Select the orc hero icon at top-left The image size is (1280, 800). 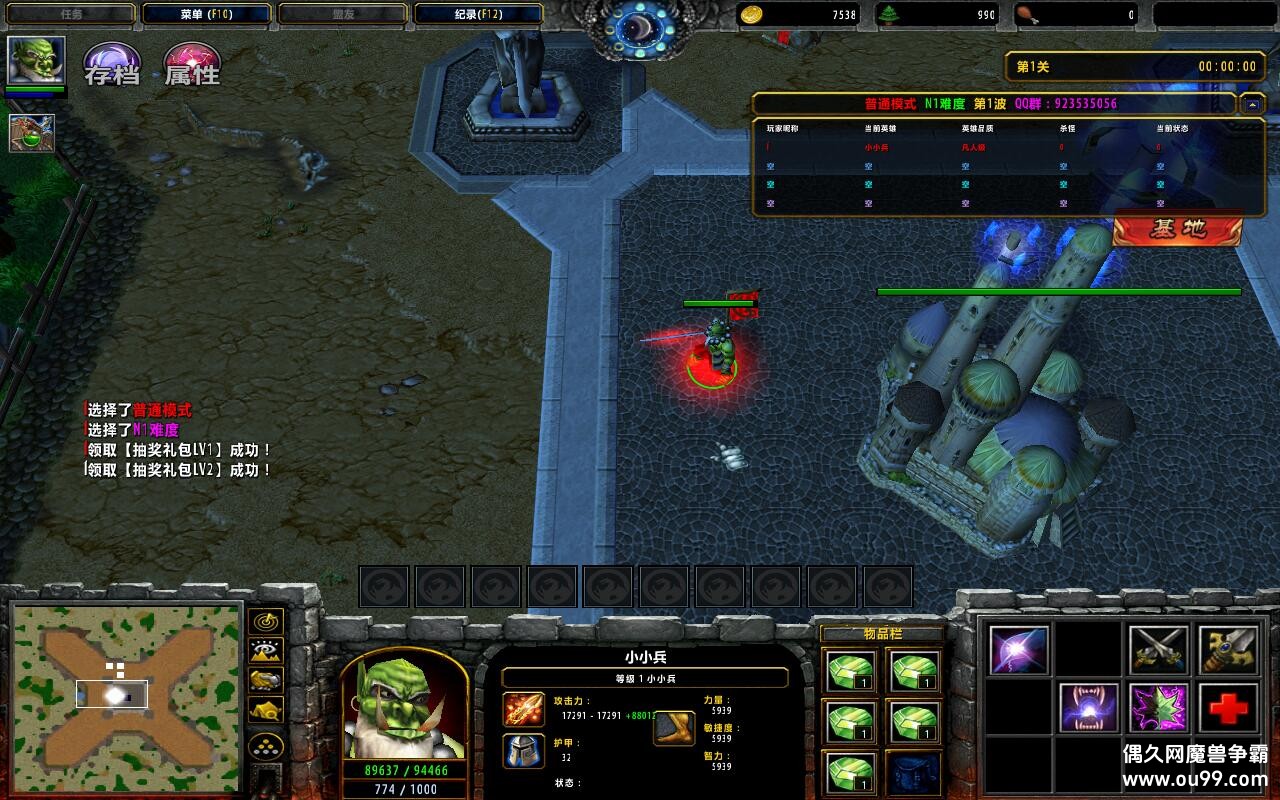point(37,62)
